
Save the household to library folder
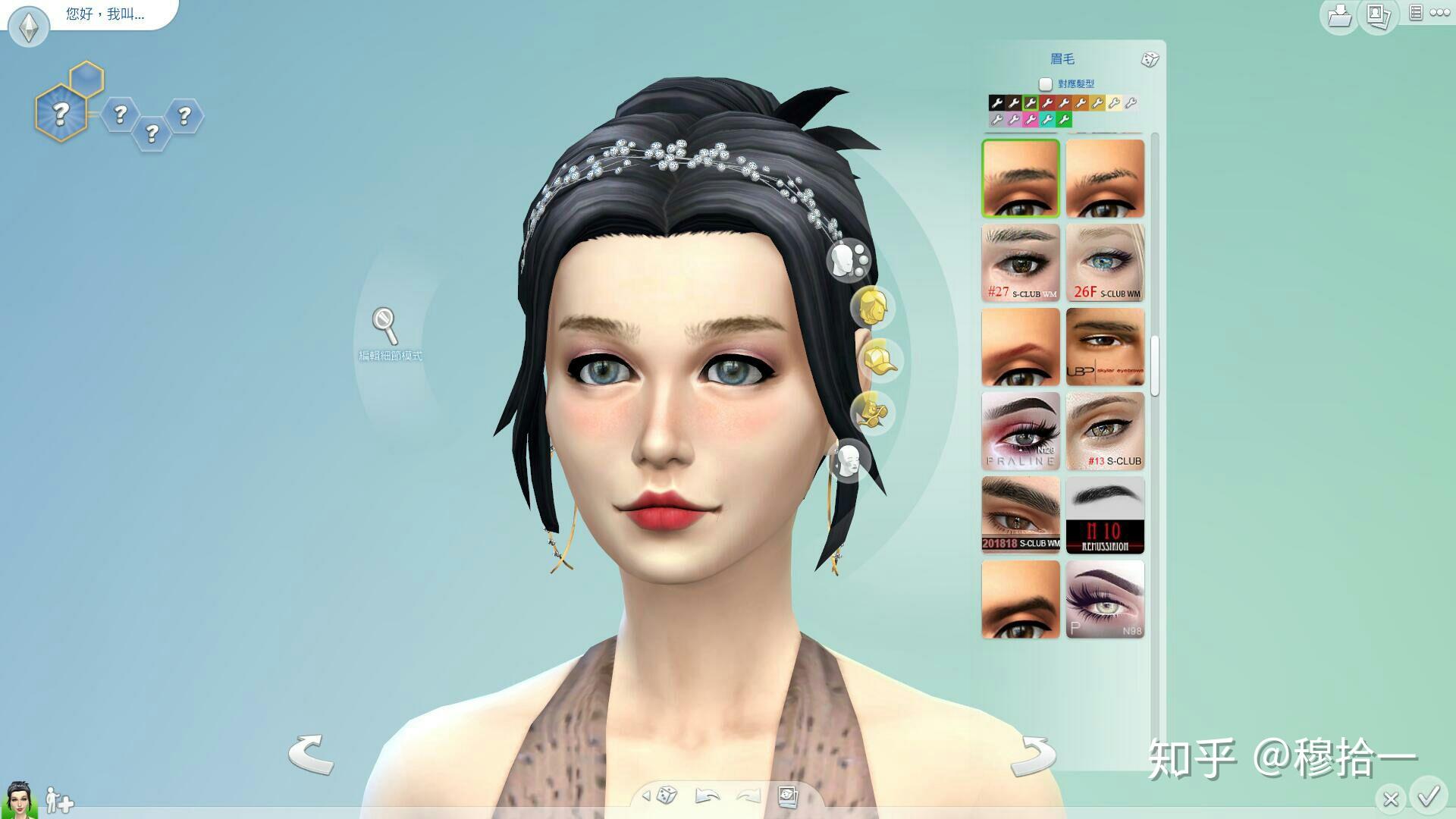click(x=1339, y=16)
